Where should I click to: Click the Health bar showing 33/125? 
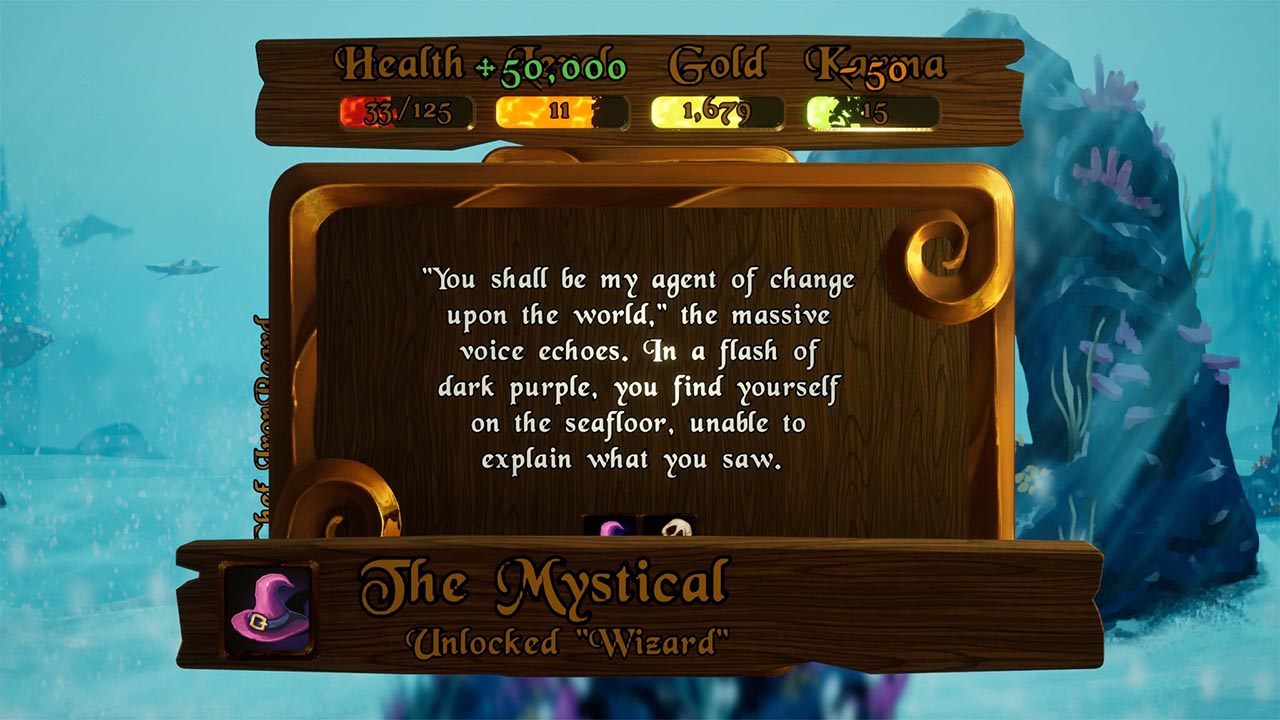[406, 113]
